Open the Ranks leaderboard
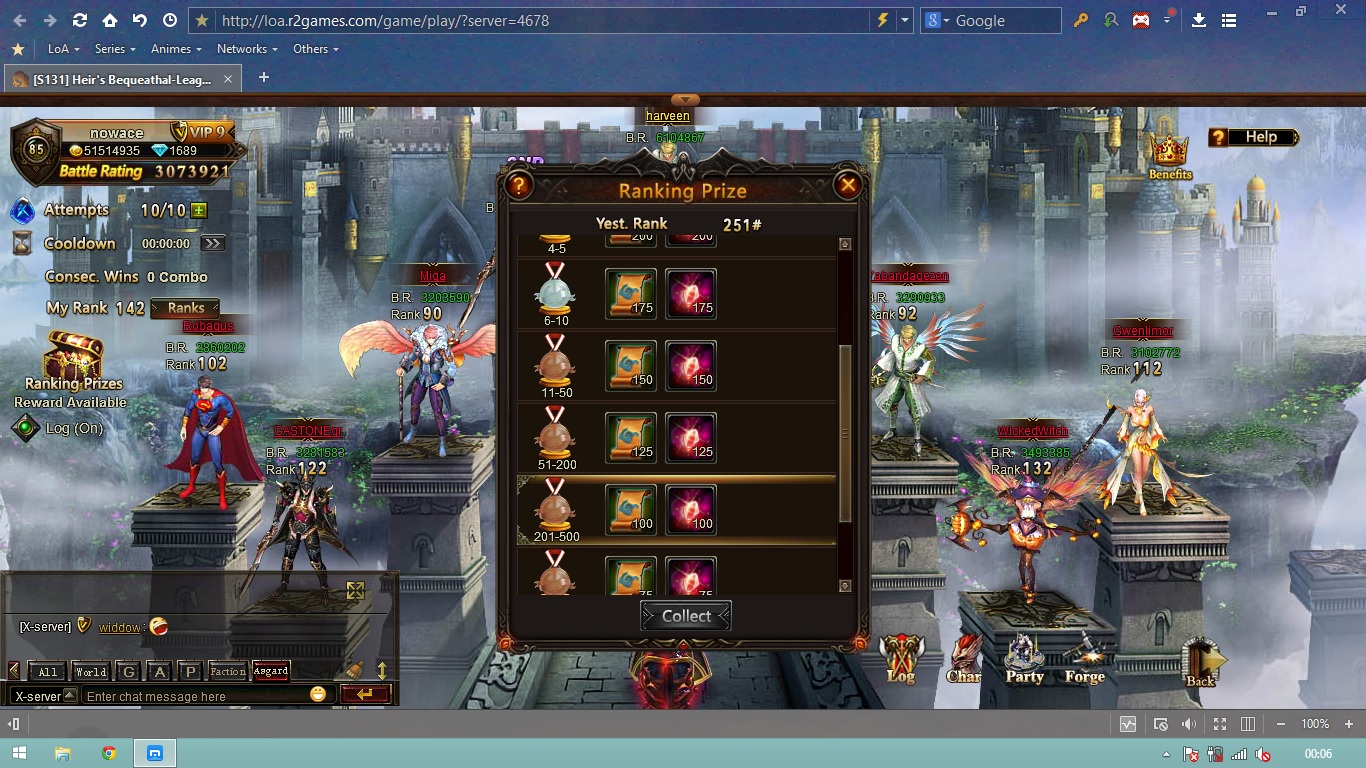 (185, 308)
